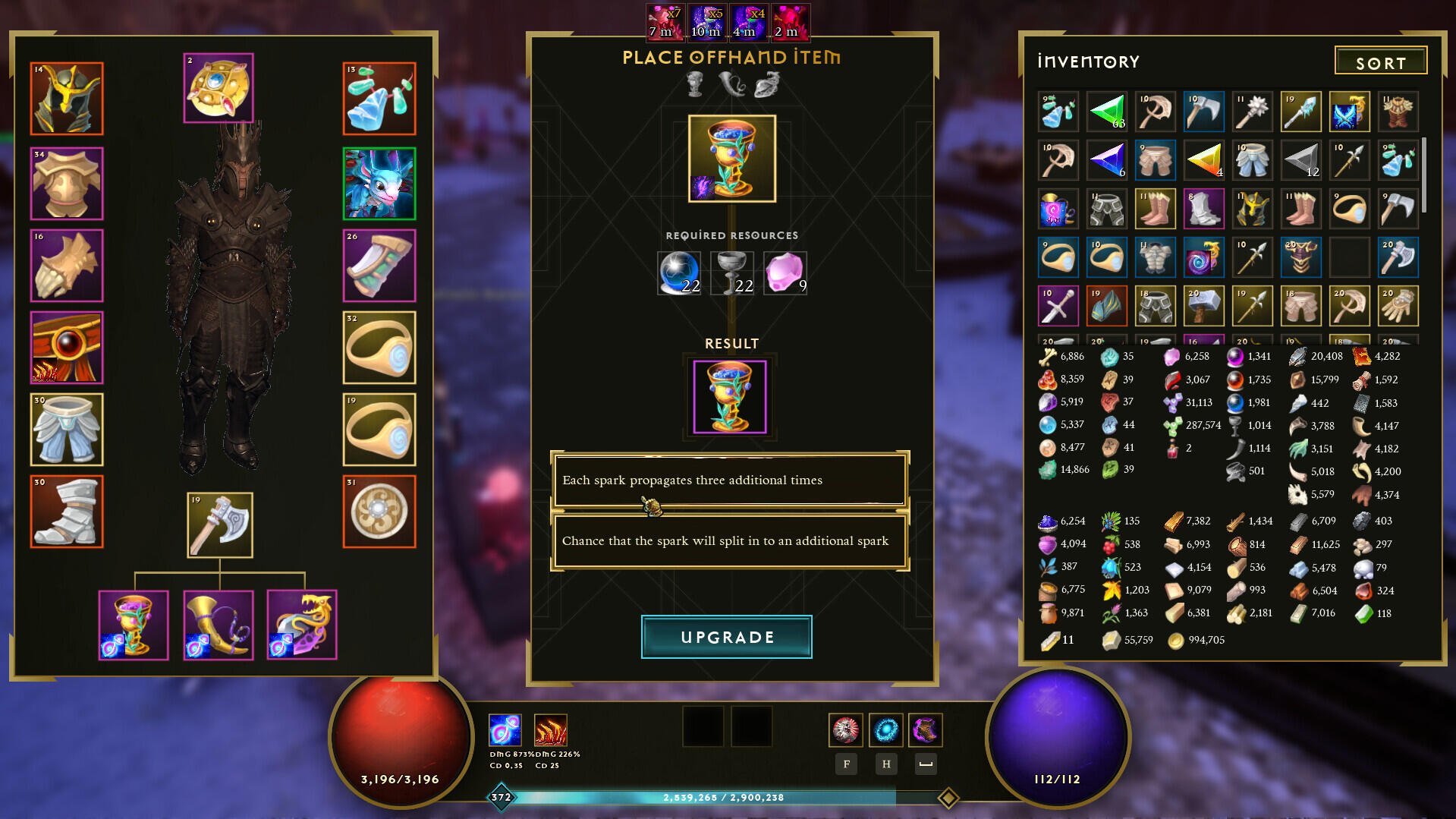Click the x7 buff icon at the top

[666, 20]
